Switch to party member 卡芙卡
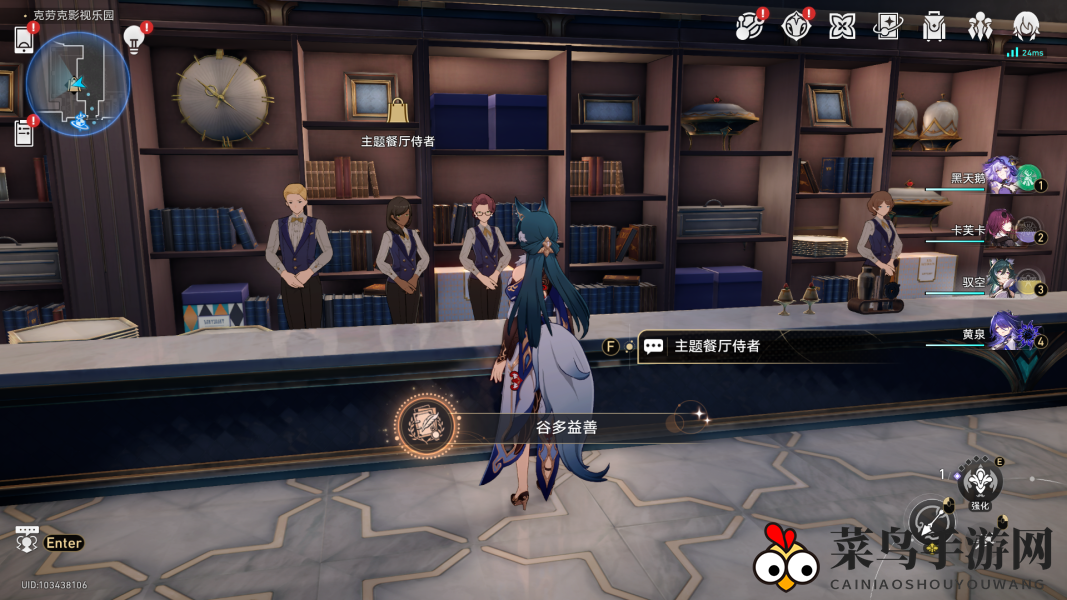The height and width of the screenshot is (600, 1067). [1002, 229]
